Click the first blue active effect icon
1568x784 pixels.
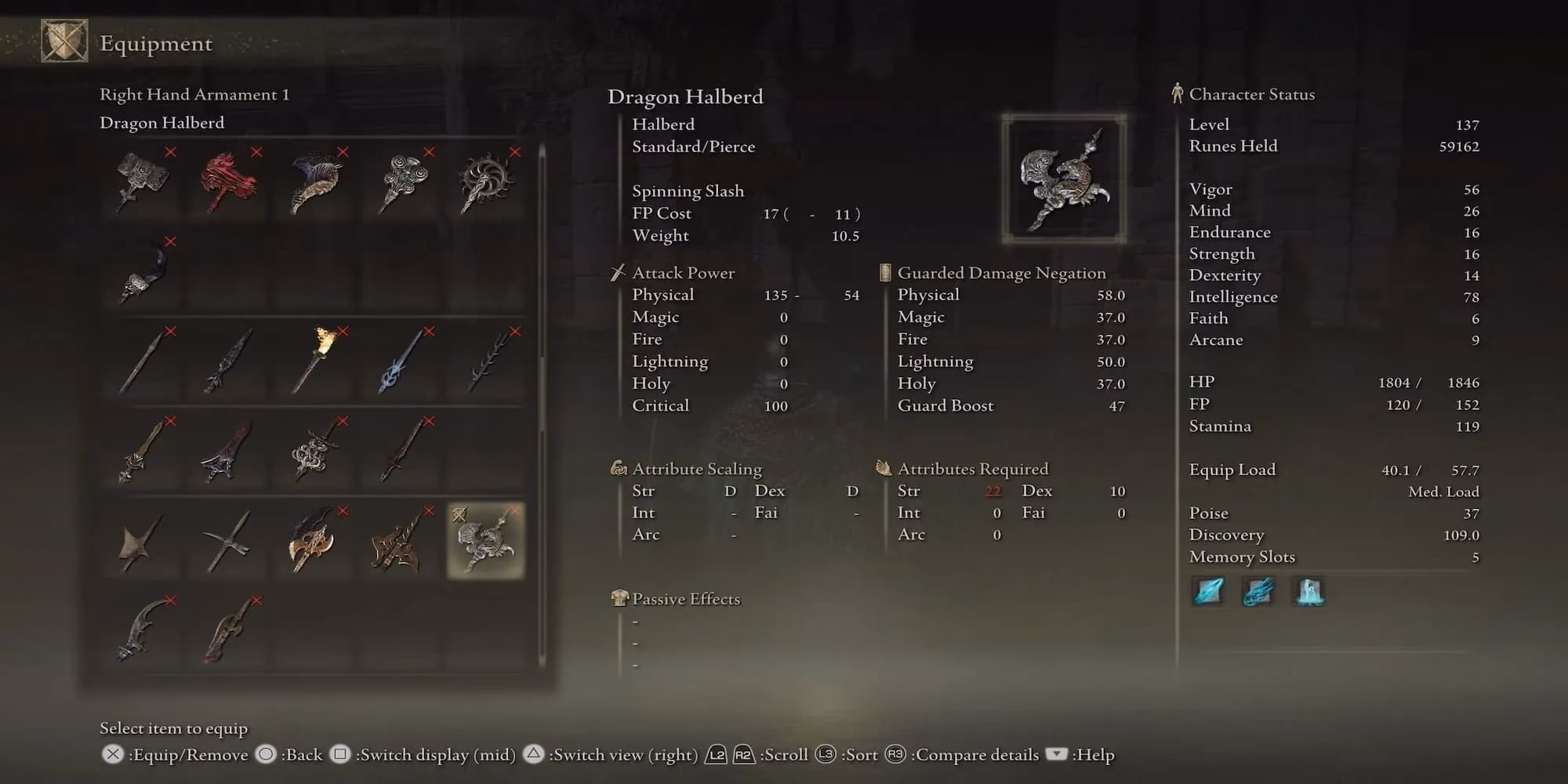tap(1208, 592)
